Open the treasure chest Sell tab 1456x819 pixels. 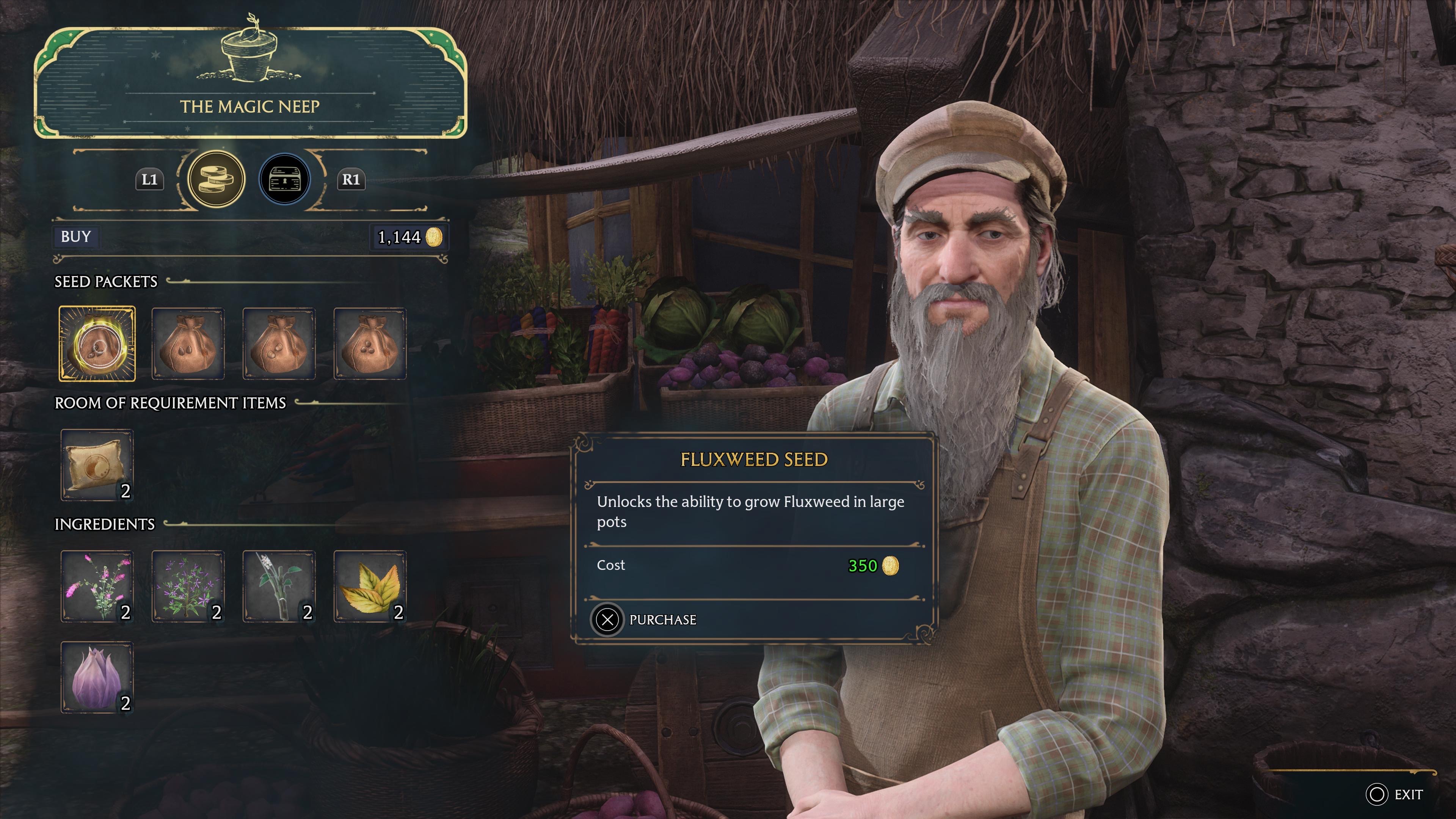[284, 179]
